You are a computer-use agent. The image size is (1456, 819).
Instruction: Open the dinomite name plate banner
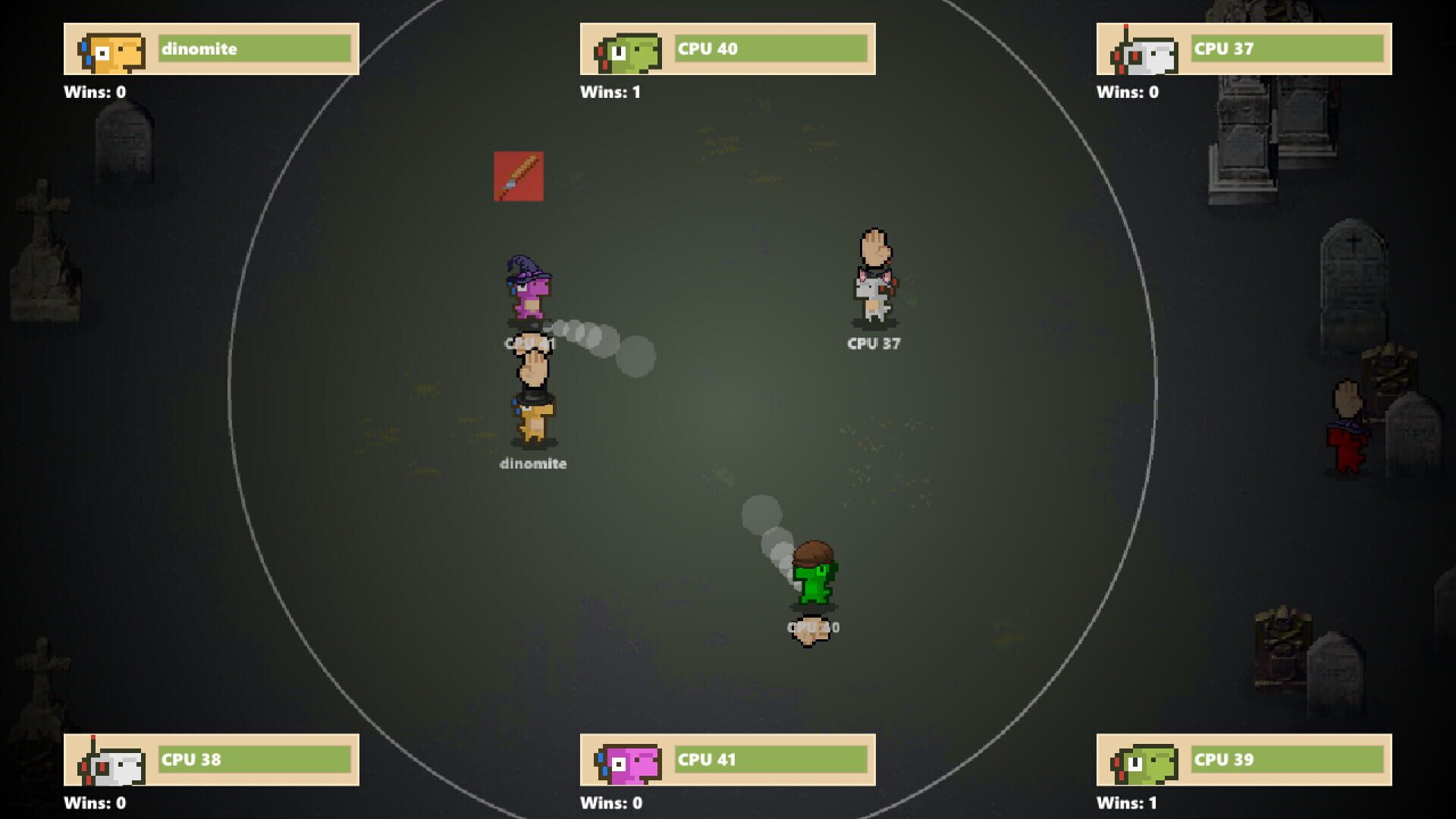point(254,49)
